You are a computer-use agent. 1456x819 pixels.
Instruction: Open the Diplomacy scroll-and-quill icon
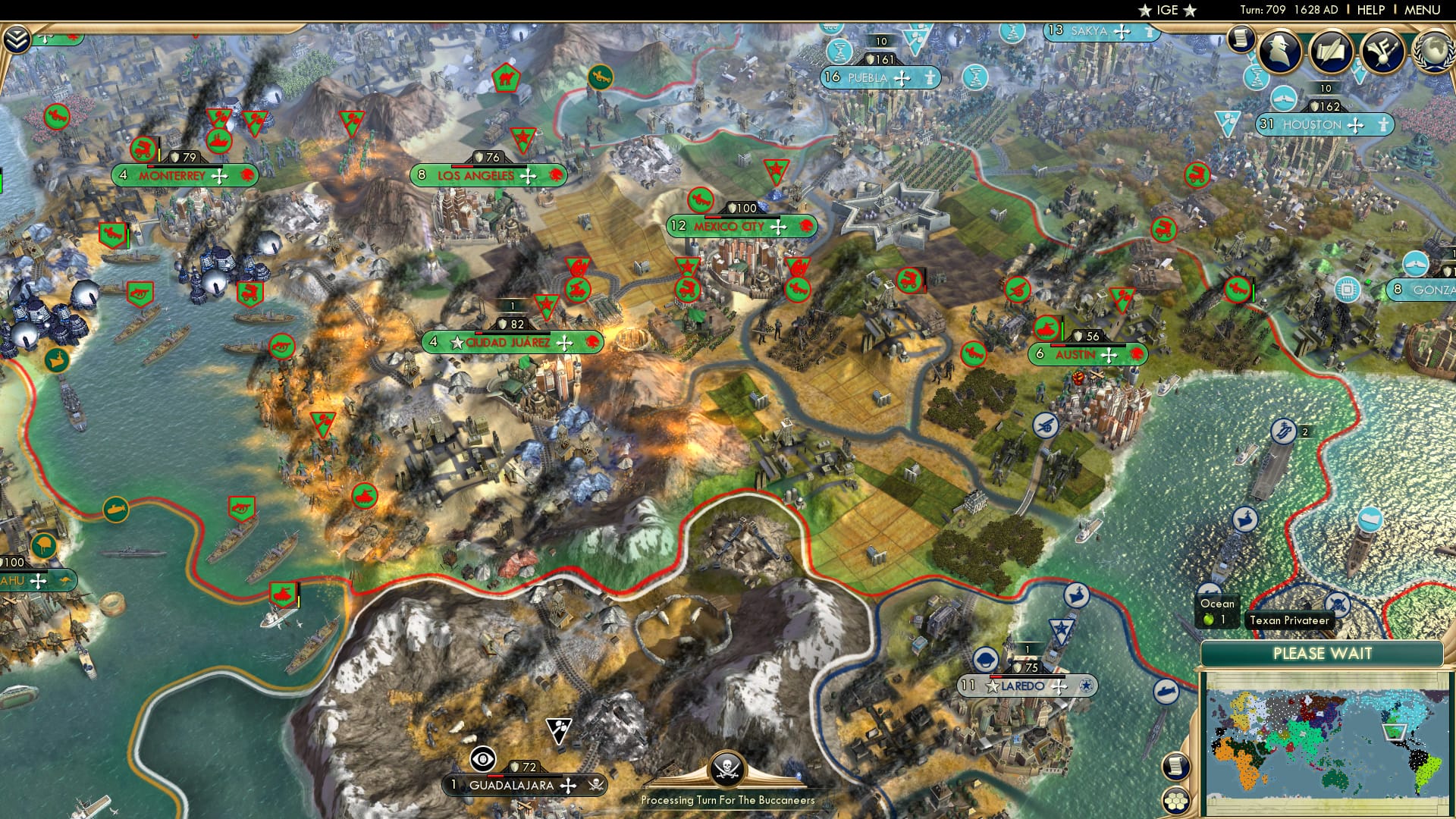click(x=1332, y=49)
